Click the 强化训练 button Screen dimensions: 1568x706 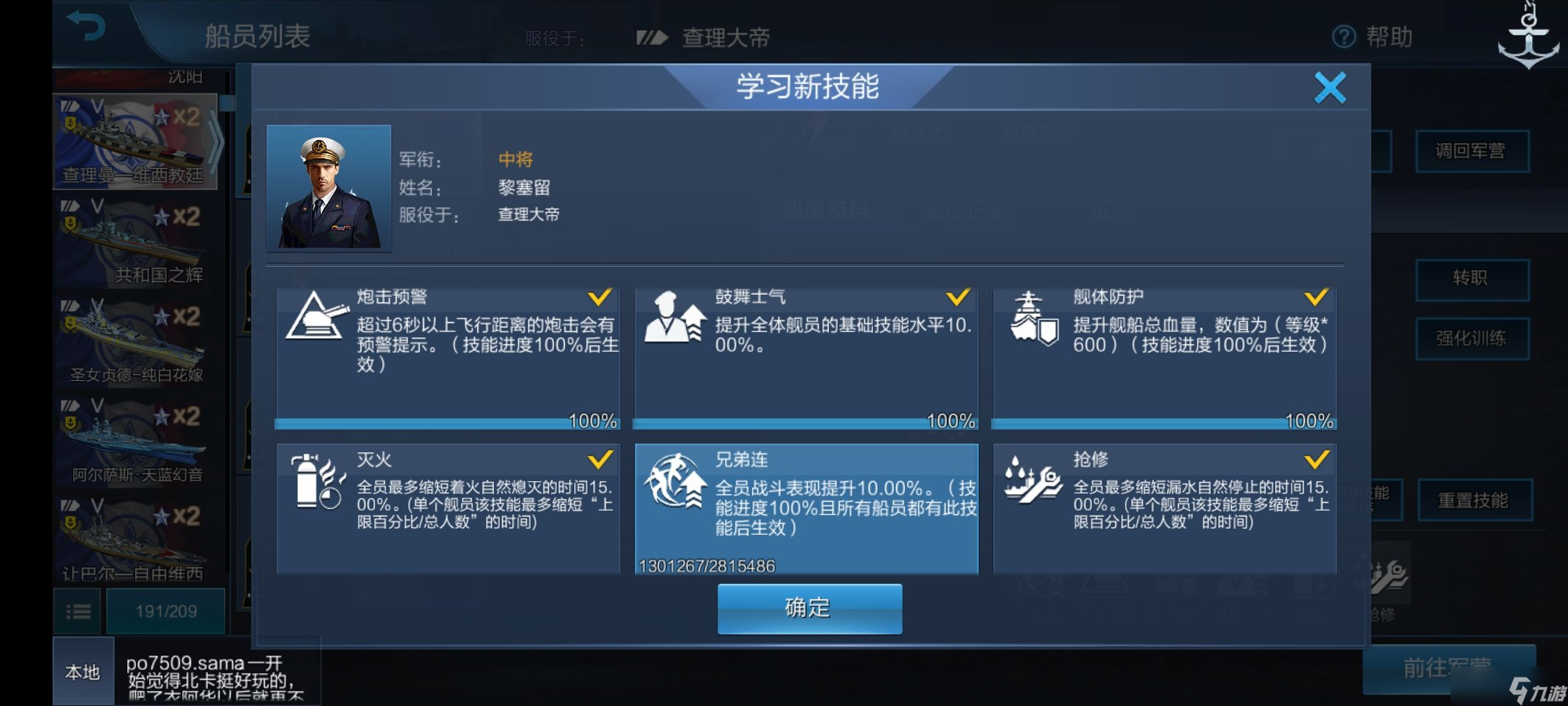(1472, 337)
